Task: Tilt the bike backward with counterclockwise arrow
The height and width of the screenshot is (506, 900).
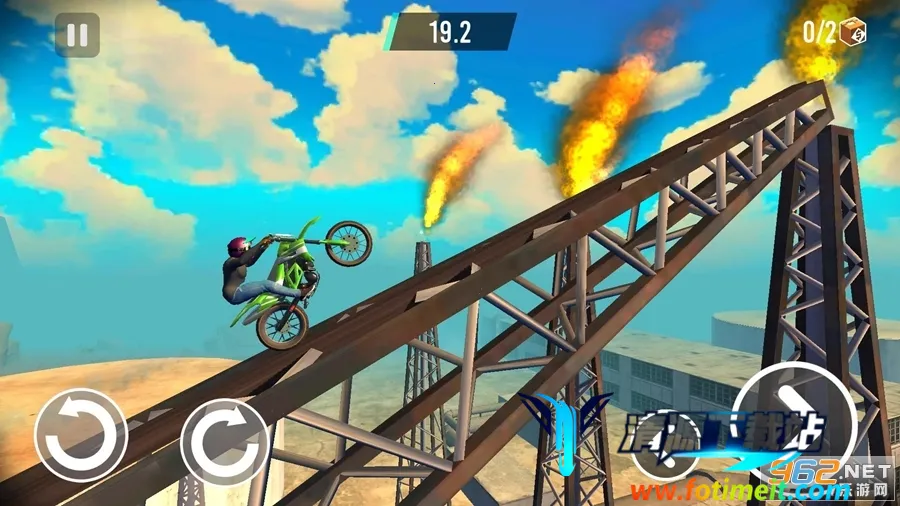Action: (80, 436)
